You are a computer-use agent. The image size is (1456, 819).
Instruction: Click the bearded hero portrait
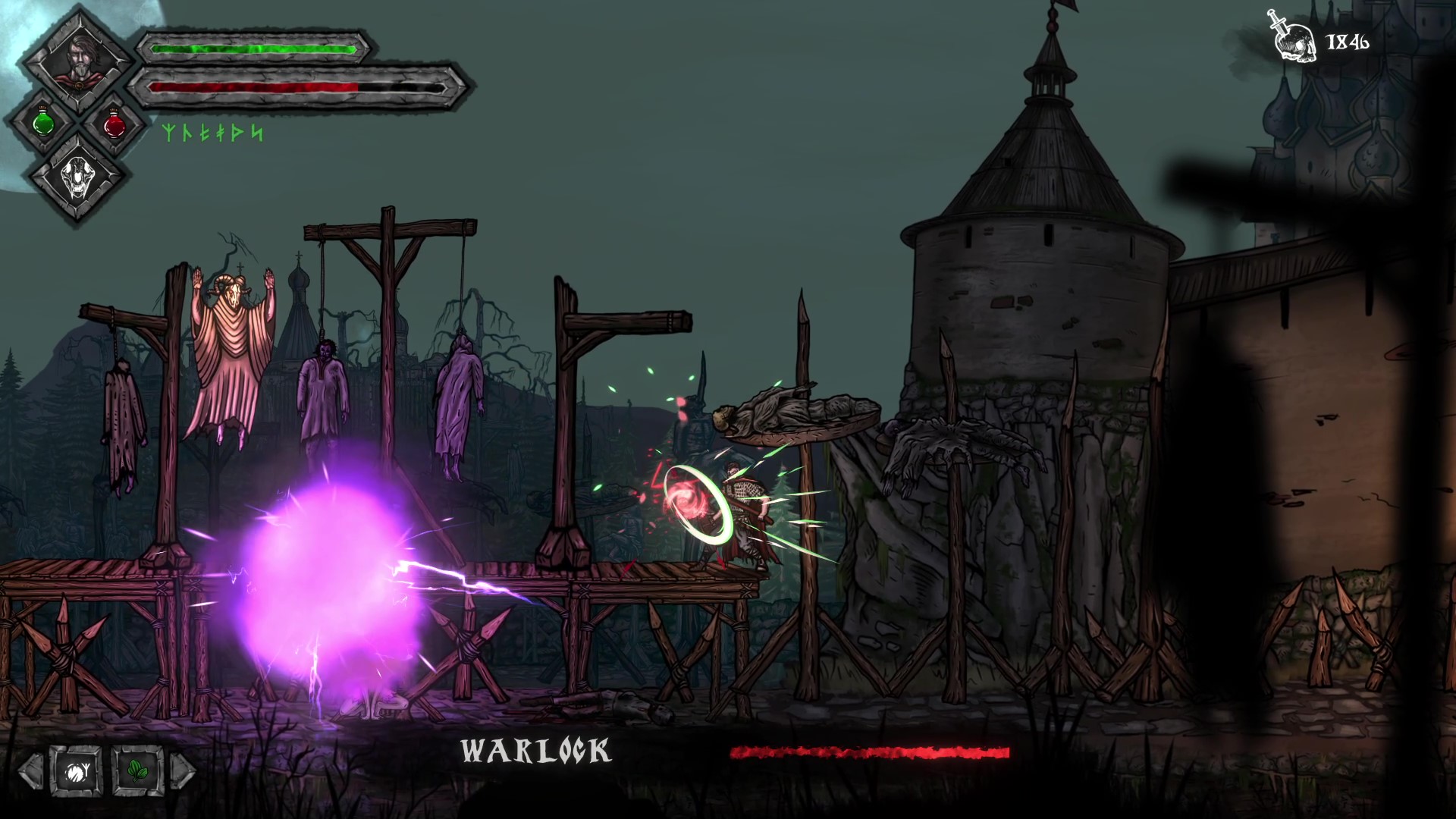tap(77, 59)
